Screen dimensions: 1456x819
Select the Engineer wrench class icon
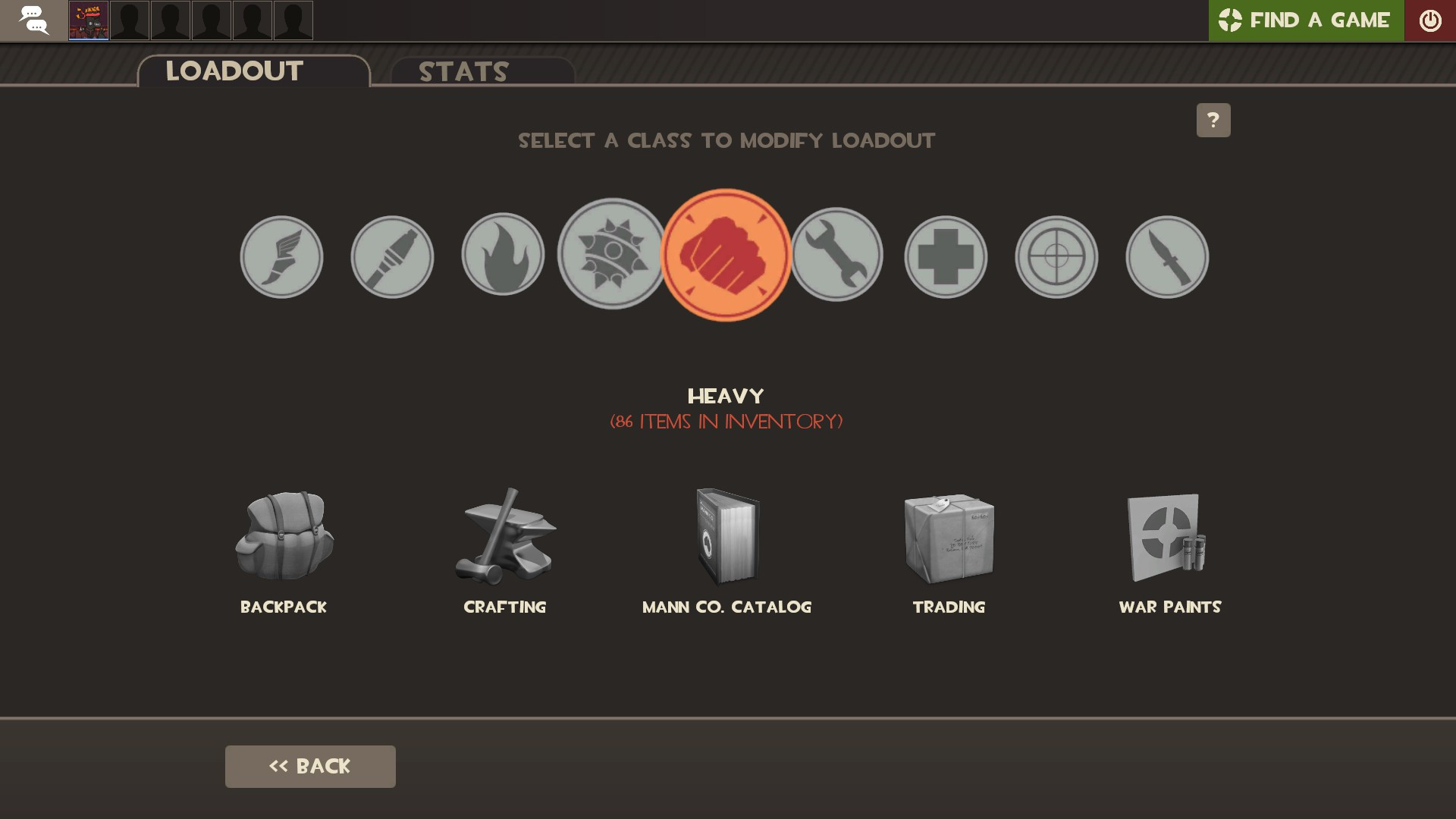[838, 256]
